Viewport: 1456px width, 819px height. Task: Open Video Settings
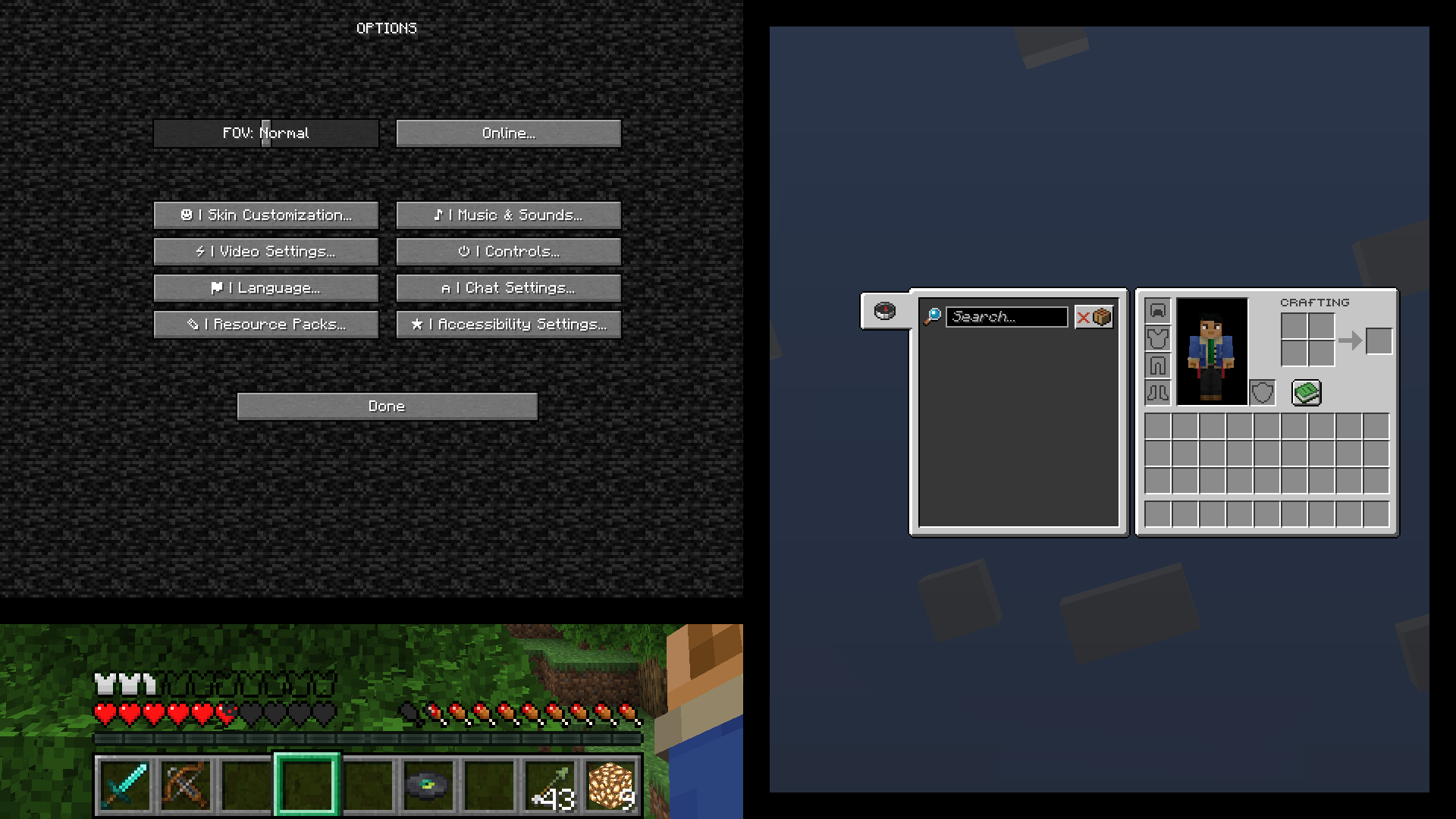(266, 251)
